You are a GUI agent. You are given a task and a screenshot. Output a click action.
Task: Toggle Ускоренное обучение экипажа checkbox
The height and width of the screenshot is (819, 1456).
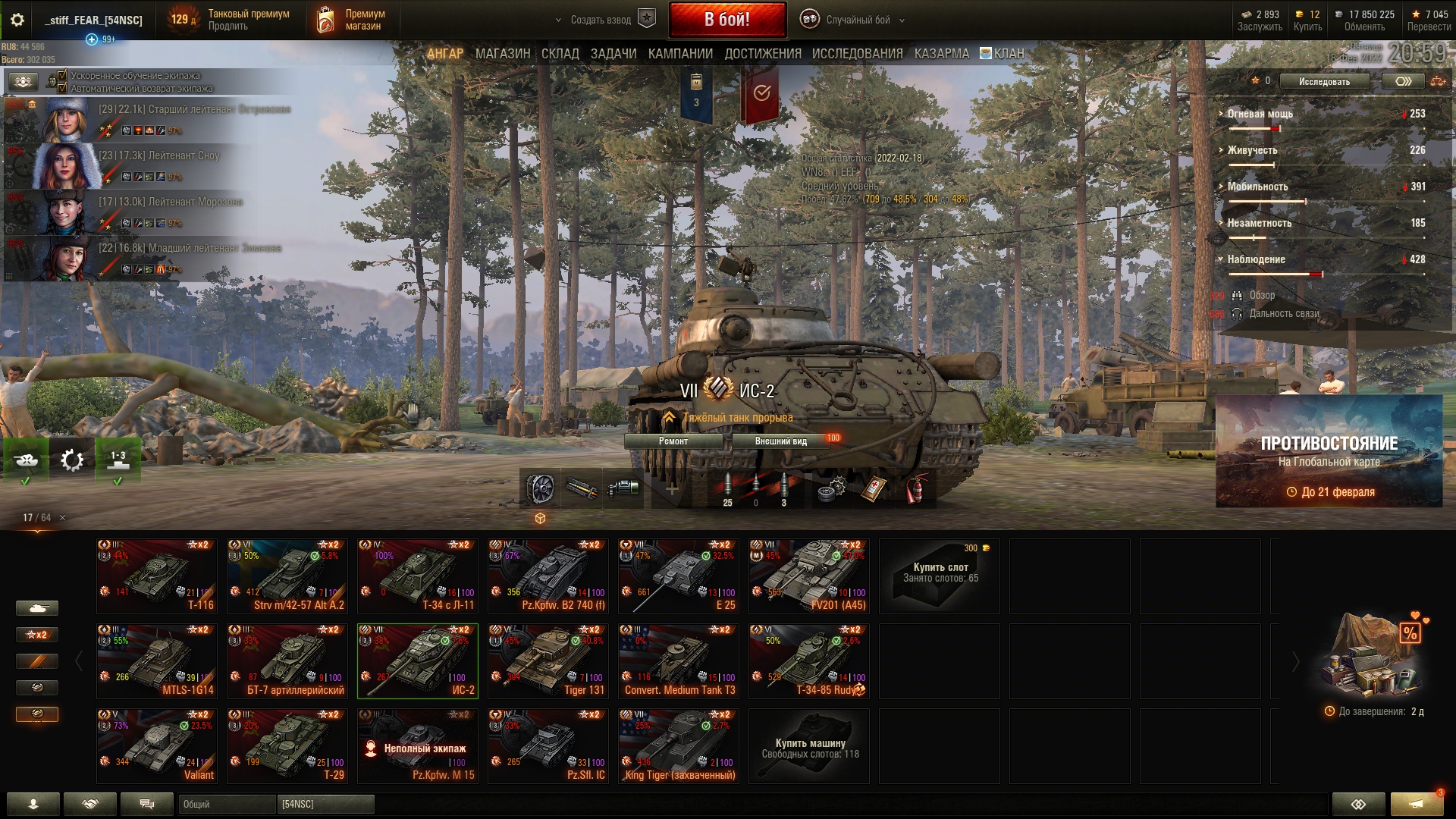(x=63, y=75)
